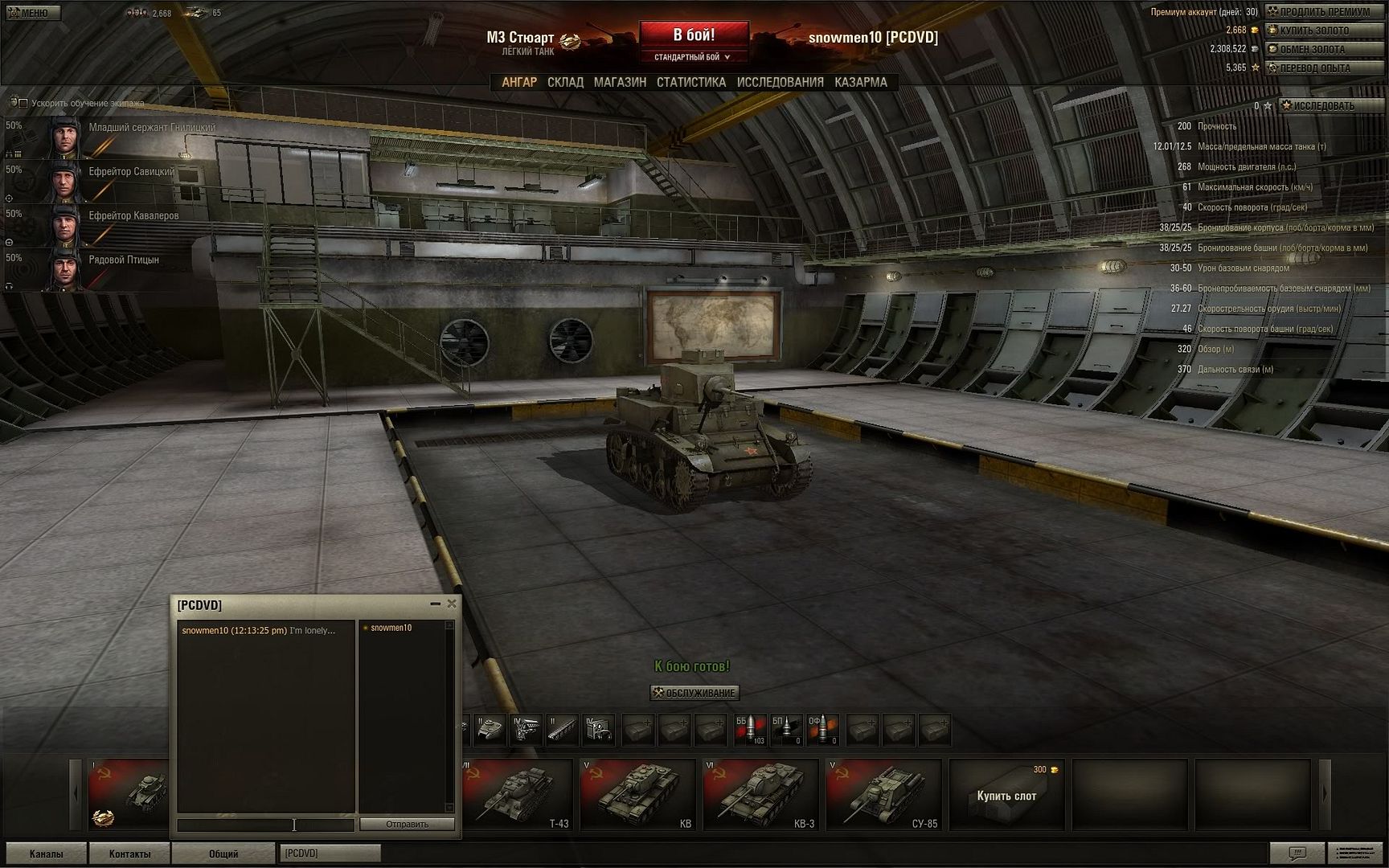Show the СТАТИСТИКА tab
This screenshot has height=868, width=1389.
tap(690, 82)
